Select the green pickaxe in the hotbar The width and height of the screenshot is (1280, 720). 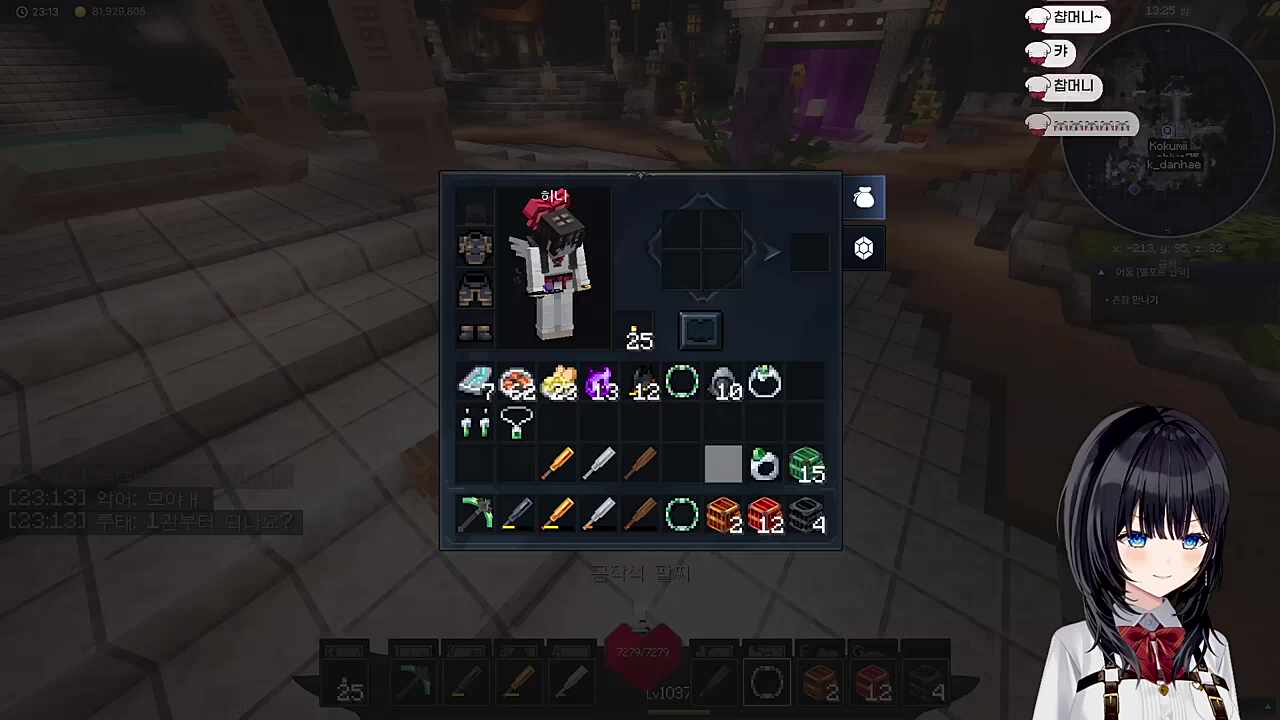point(475,515)
